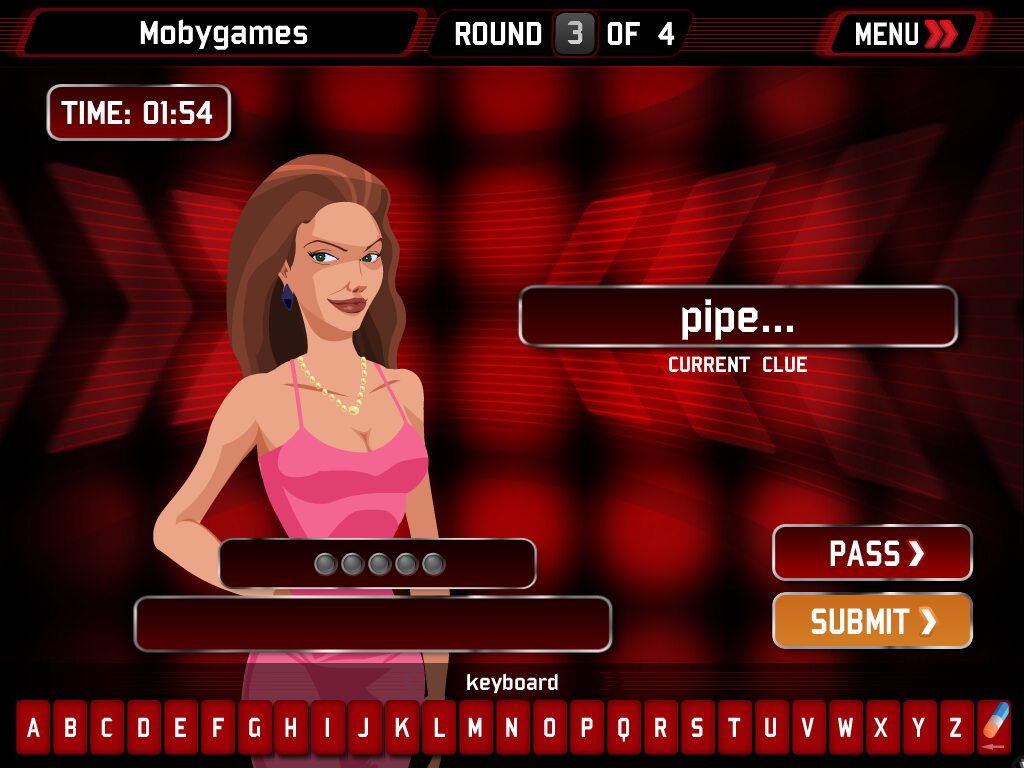Hit the letter Z key
This screenshot has width=1024, height=768.
click(x=955, y=728)
